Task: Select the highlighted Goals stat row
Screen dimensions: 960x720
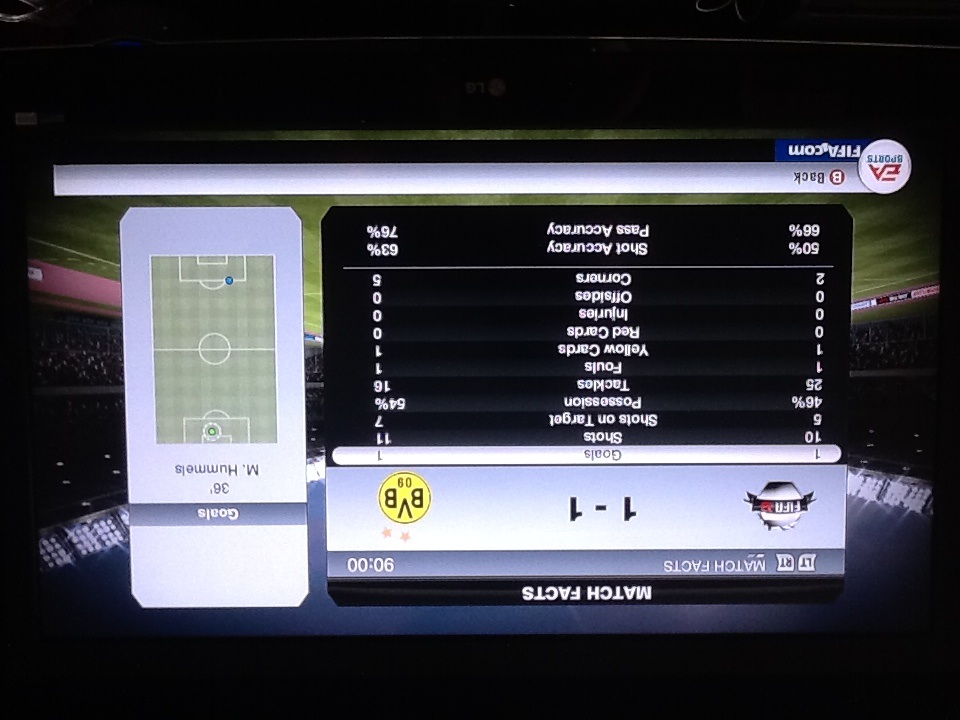Action: (587, 454)
